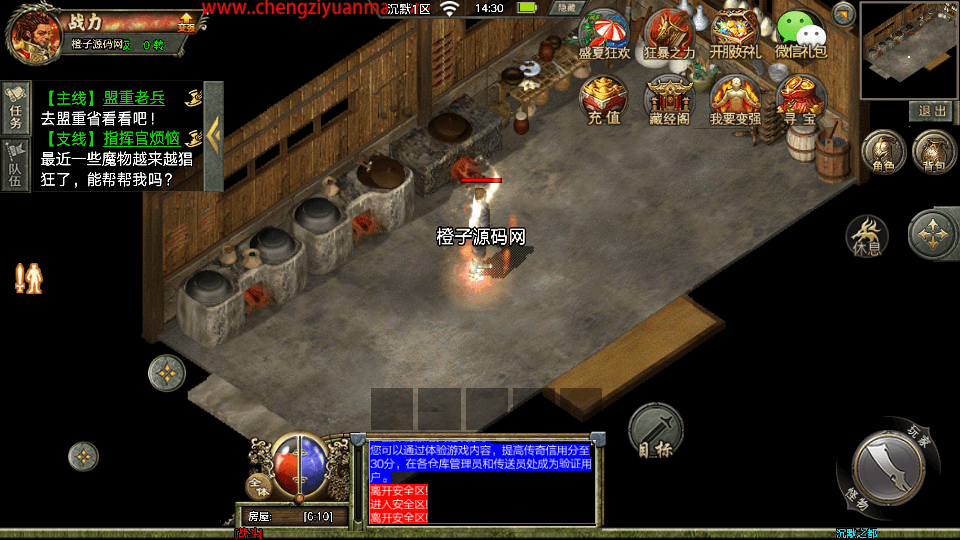The width and height of the screenshot is (960, 540).
Task: Switch to the 队伍 team tab
Action: tap(15, 164)
